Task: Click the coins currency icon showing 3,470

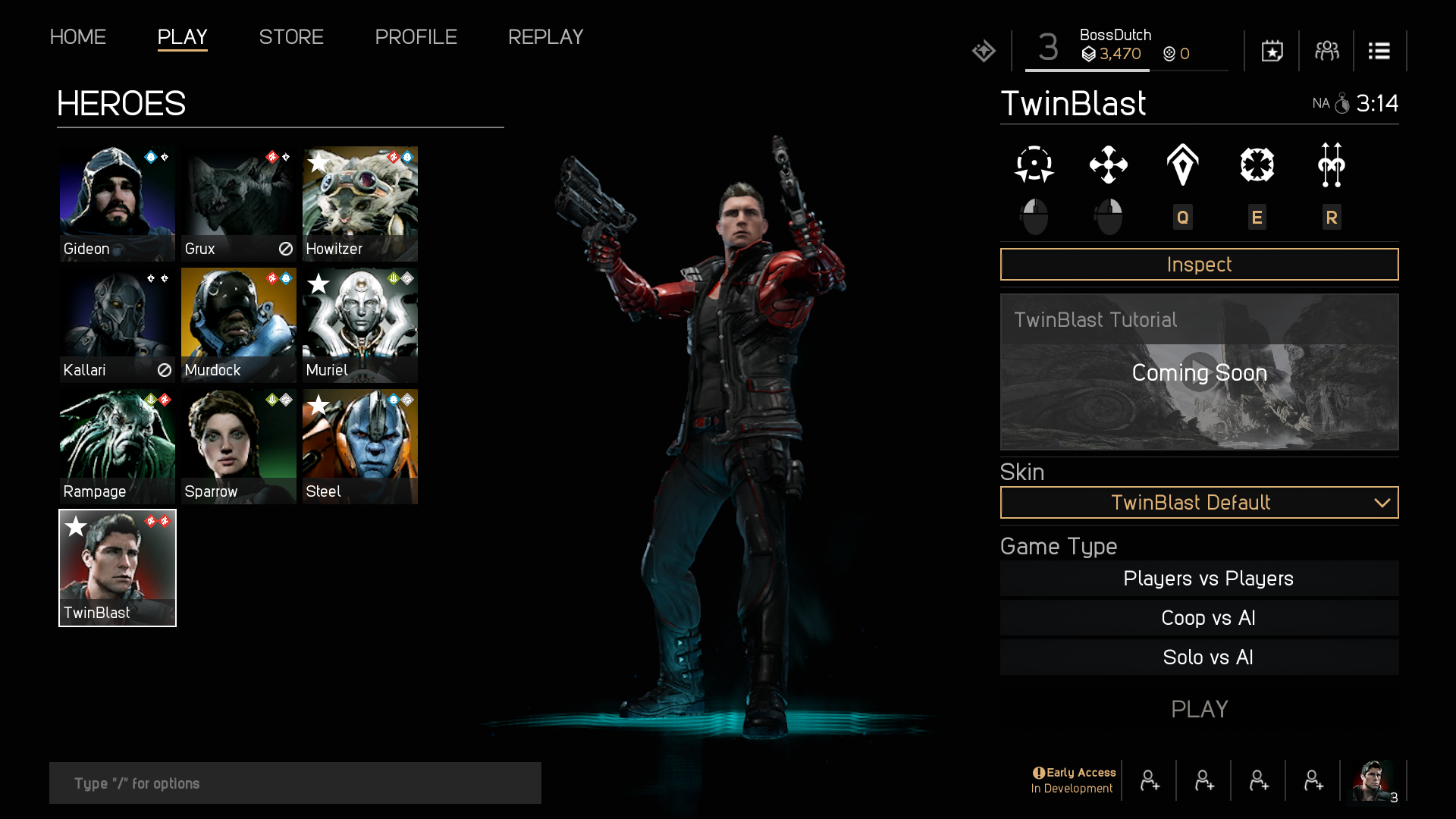Action: coord(1090,54)
